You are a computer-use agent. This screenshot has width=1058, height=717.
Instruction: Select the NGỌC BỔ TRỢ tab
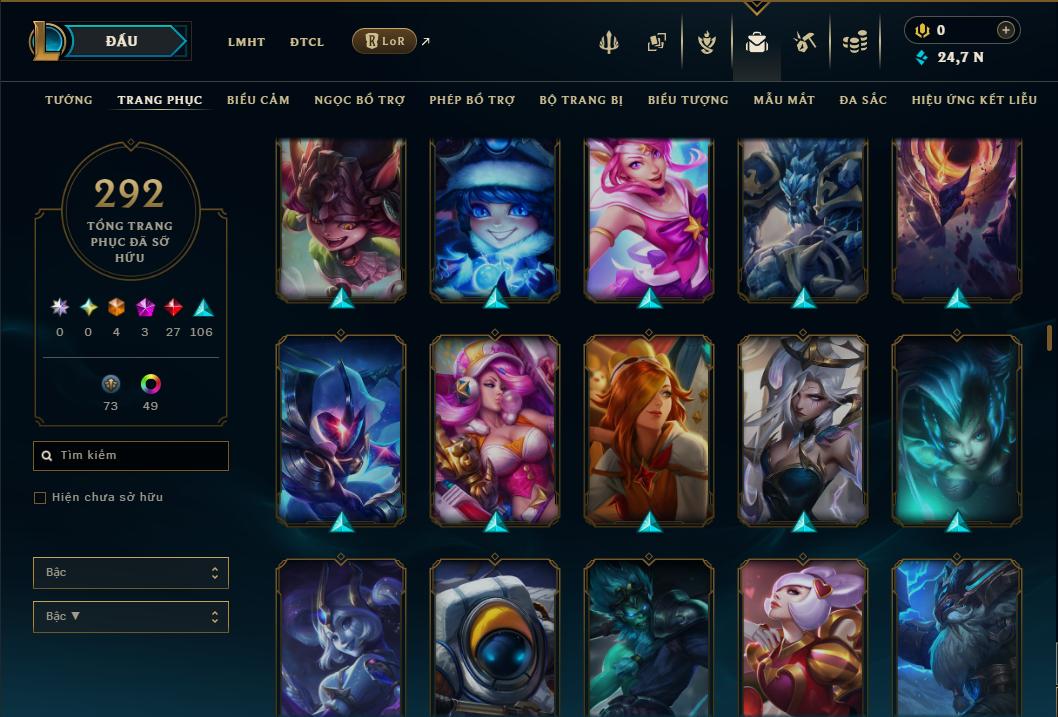pyautogui.click(x=359, y=100)
